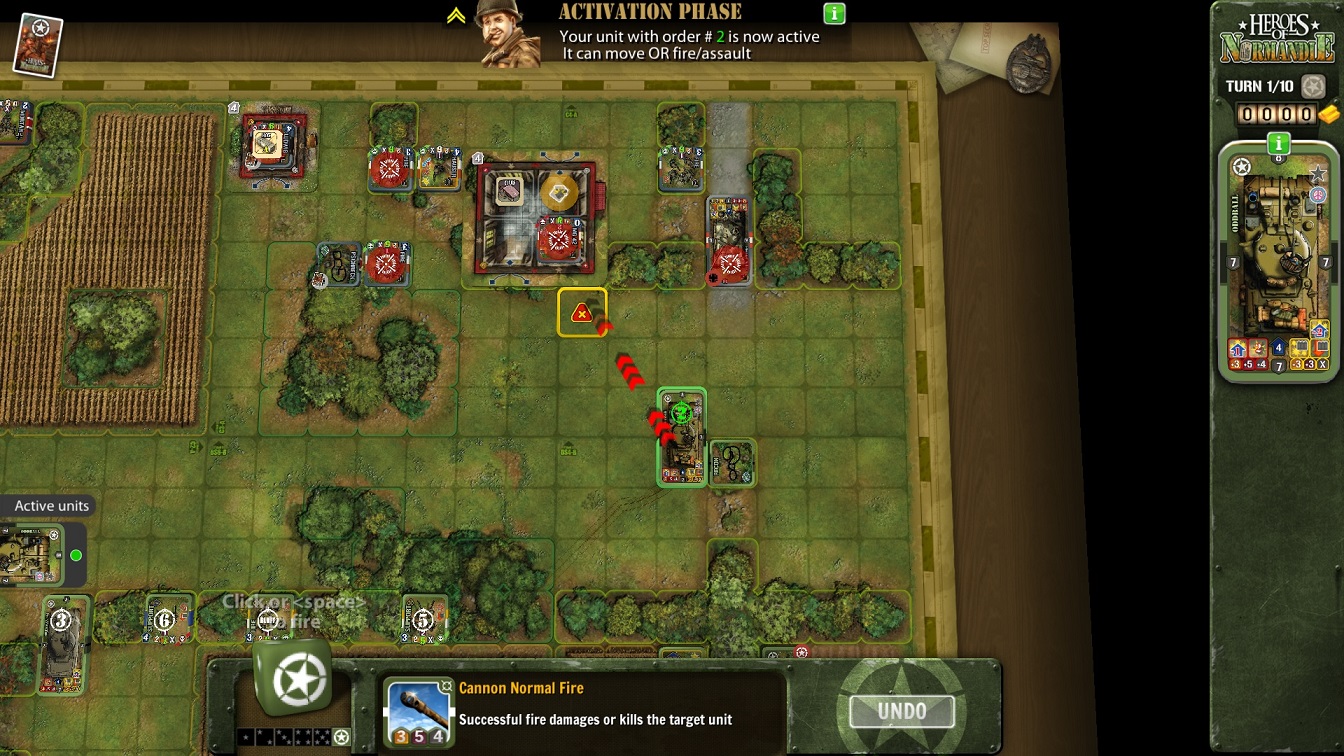Screen dimensions: 1344x756
Task: Show info for the Oddball unit card
Action: coord(1278,144)
